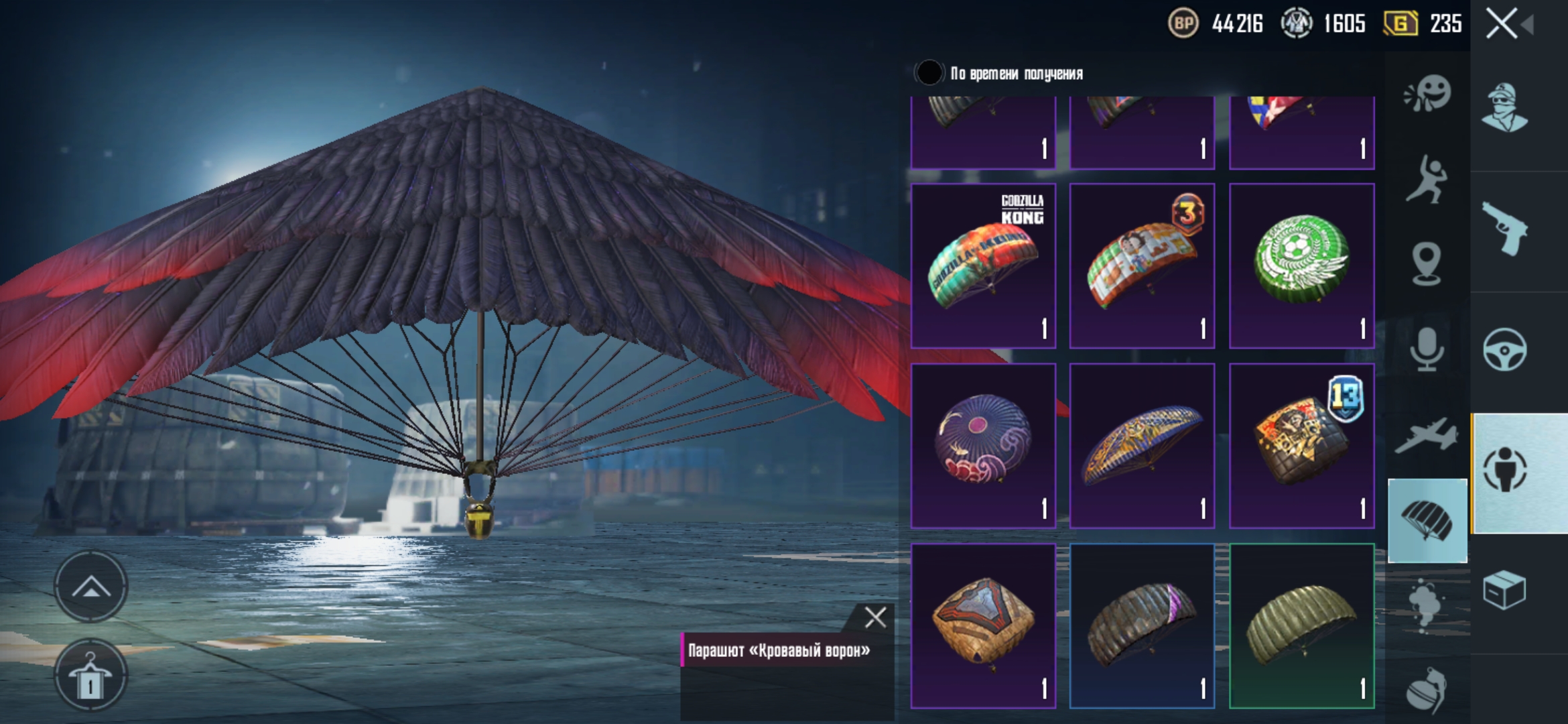Screen dimensions: 1568x724
Task: Open the steering wheel vehicles category
Action: (x=1505, y=349)
